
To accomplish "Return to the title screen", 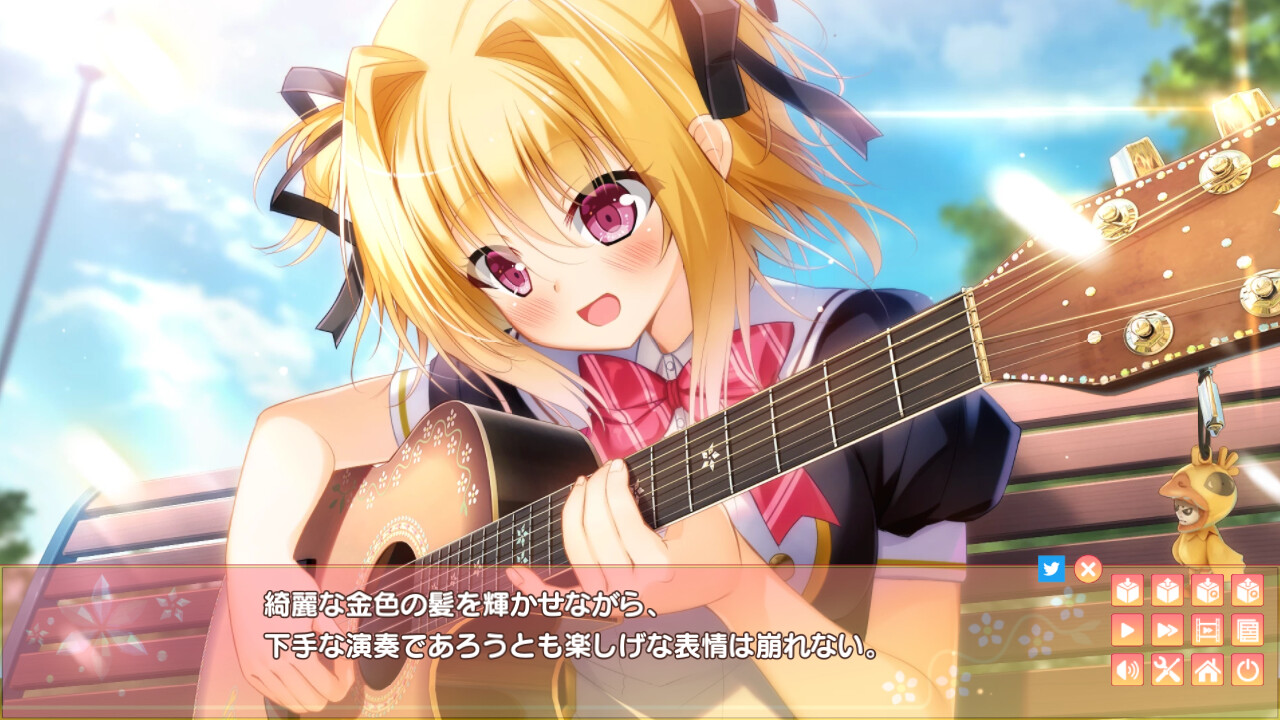I will (x=1207, y=668).
